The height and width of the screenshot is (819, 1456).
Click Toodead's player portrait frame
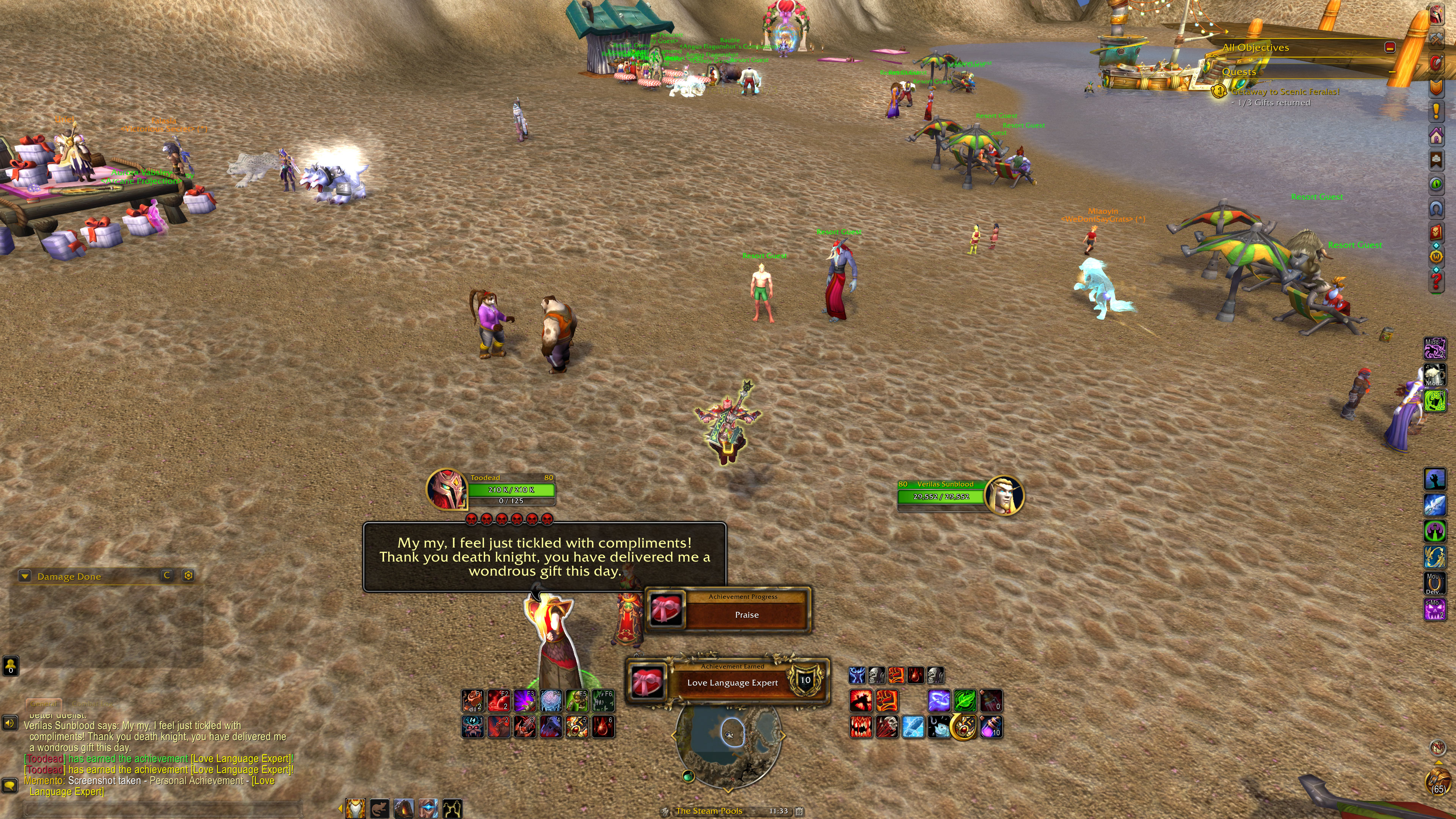[447, 489]
